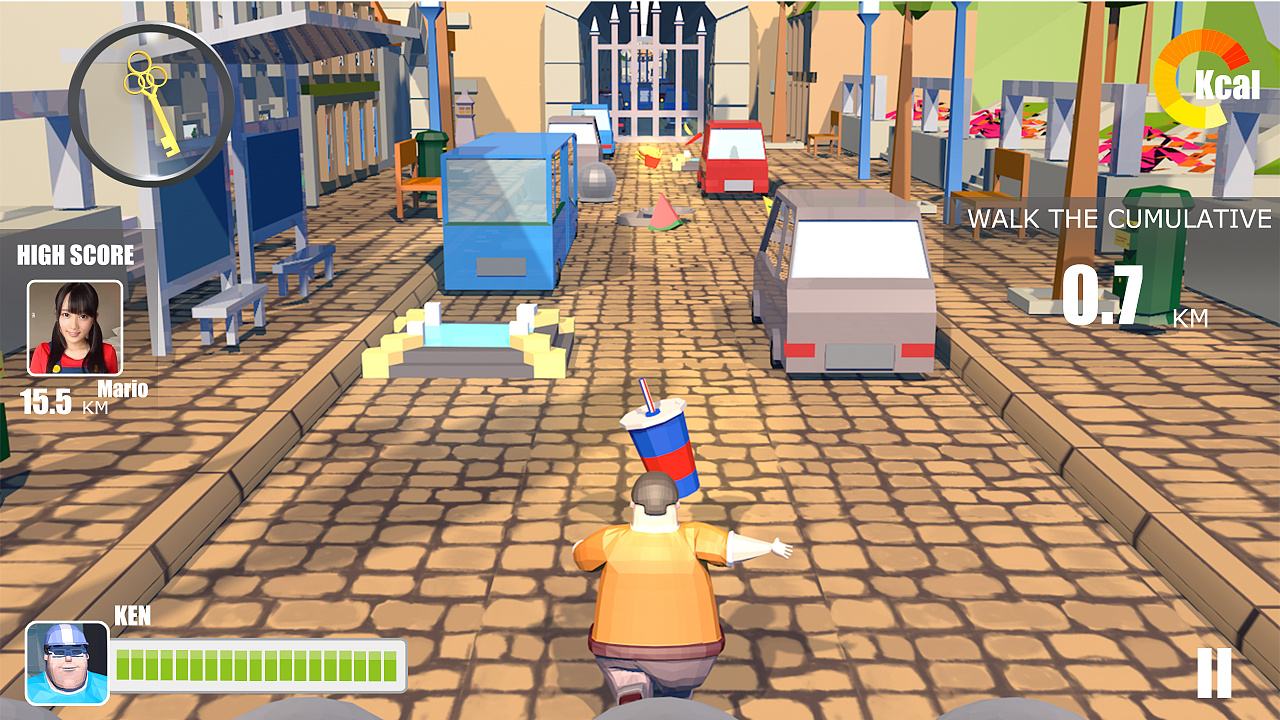Tap Ken's player avatar
This screenshot has height=720, width=1280.
[67, 662]
